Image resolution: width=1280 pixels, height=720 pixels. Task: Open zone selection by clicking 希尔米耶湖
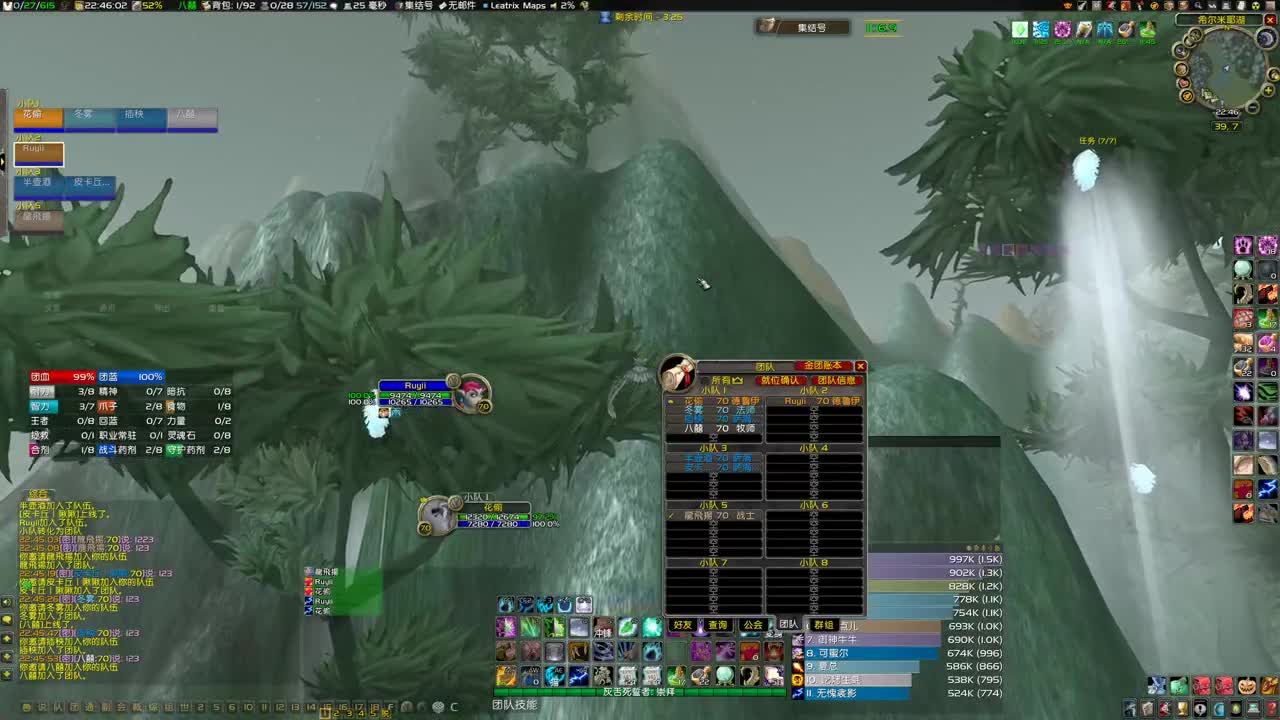click(1222, 19)
